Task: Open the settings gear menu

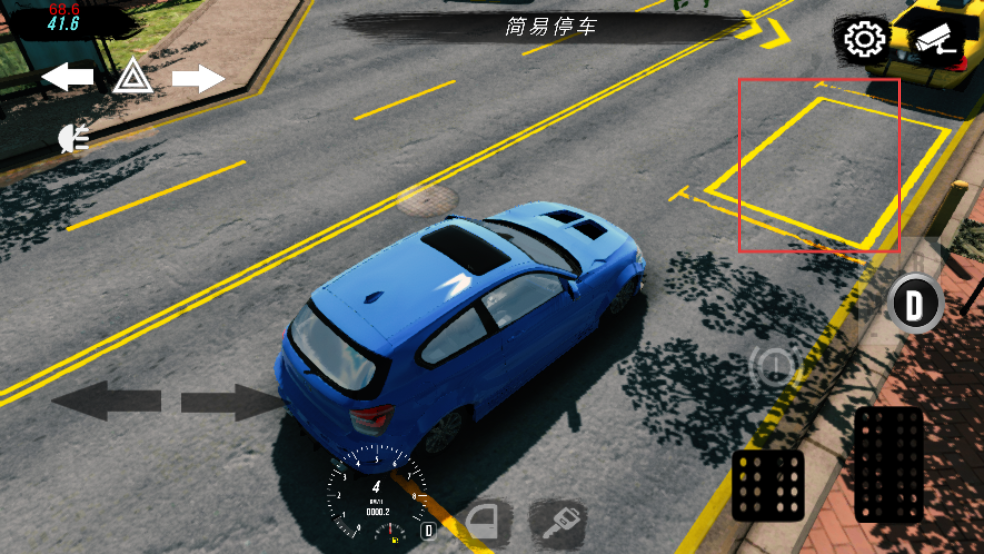Action: pyautogui.click(x=864, y=40)
